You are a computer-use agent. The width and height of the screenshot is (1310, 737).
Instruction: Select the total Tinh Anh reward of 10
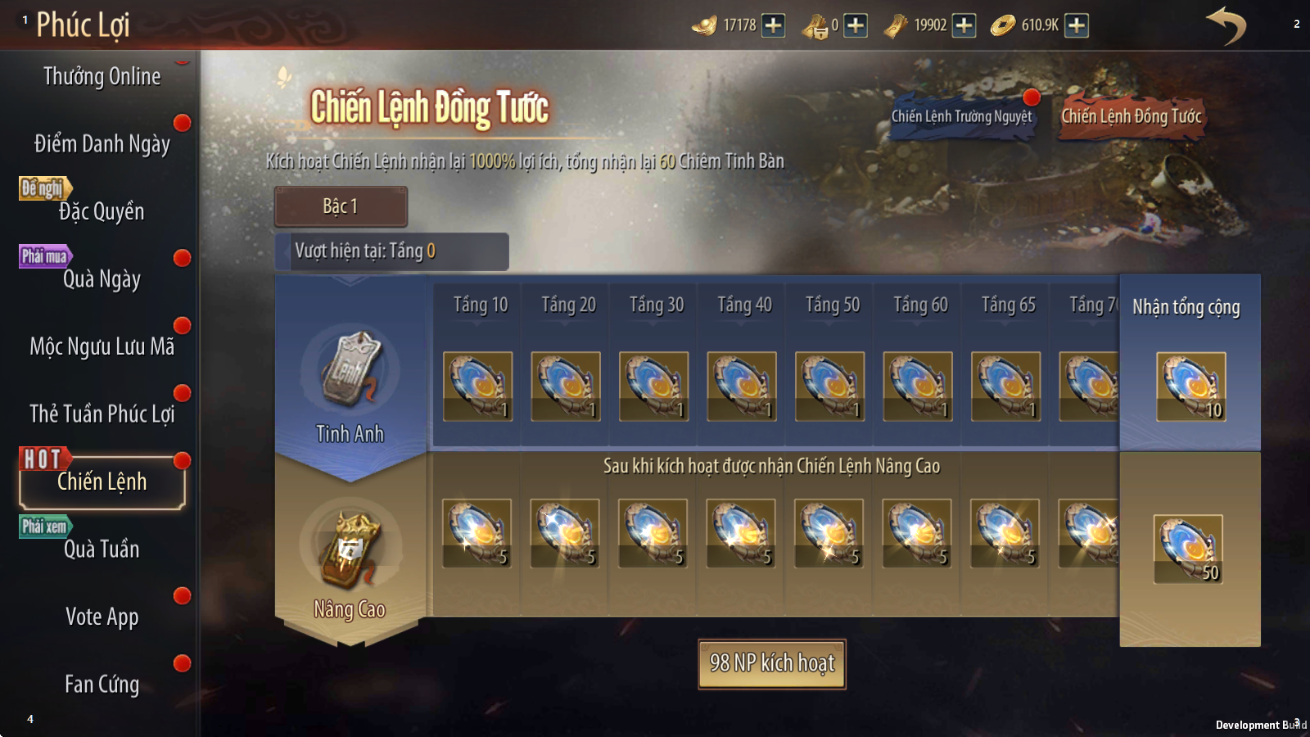1190,386
